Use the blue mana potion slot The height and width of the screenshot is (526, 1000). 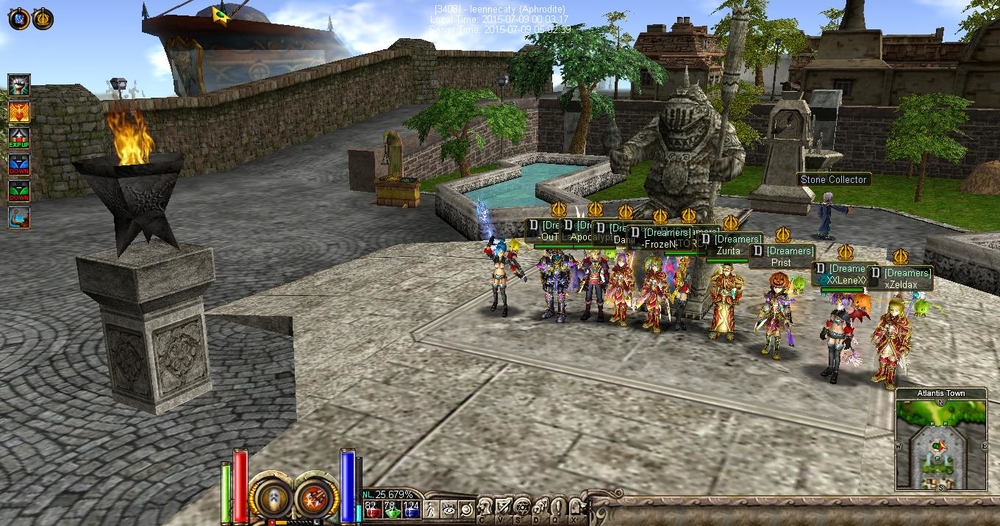pyautogui.click(x=411, y=510)
